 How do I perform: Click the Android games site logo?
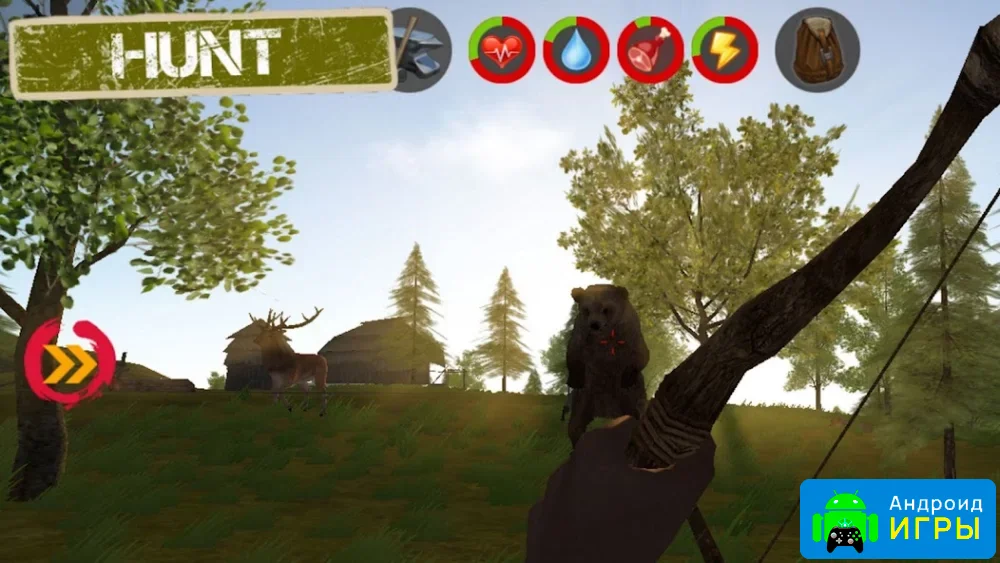[897, 520]
